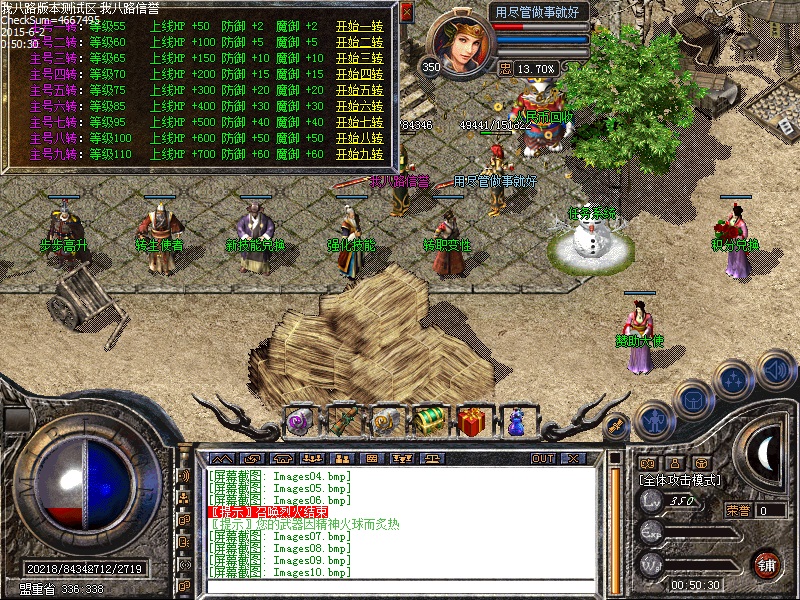This screenshot has width=800, height=600.
Task: Start the 开始九转 rebirth option
Action: point(359,155)
